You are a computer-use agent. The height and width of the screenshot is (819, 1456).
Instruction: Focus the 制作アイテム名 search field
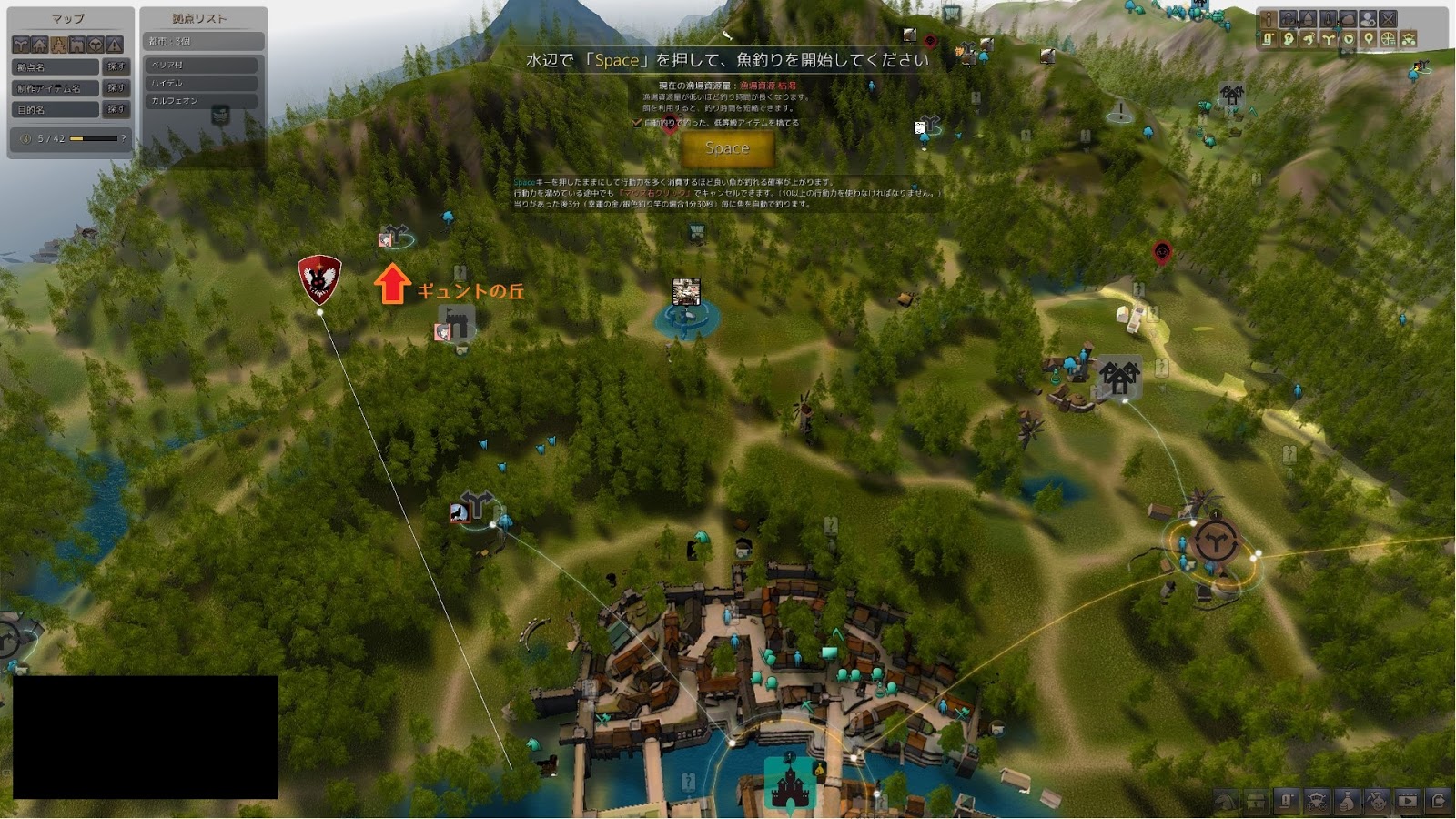coord(56,88)
